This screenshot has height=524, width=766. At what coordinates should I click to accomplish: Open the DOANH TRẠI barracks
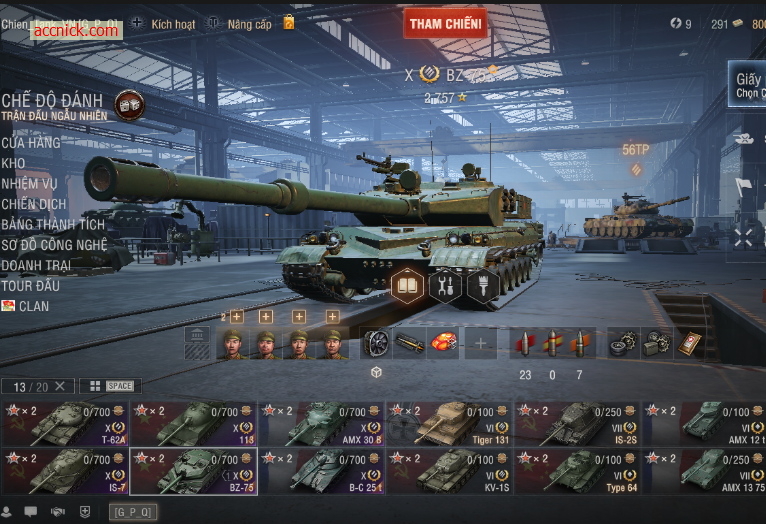[36, 265]
